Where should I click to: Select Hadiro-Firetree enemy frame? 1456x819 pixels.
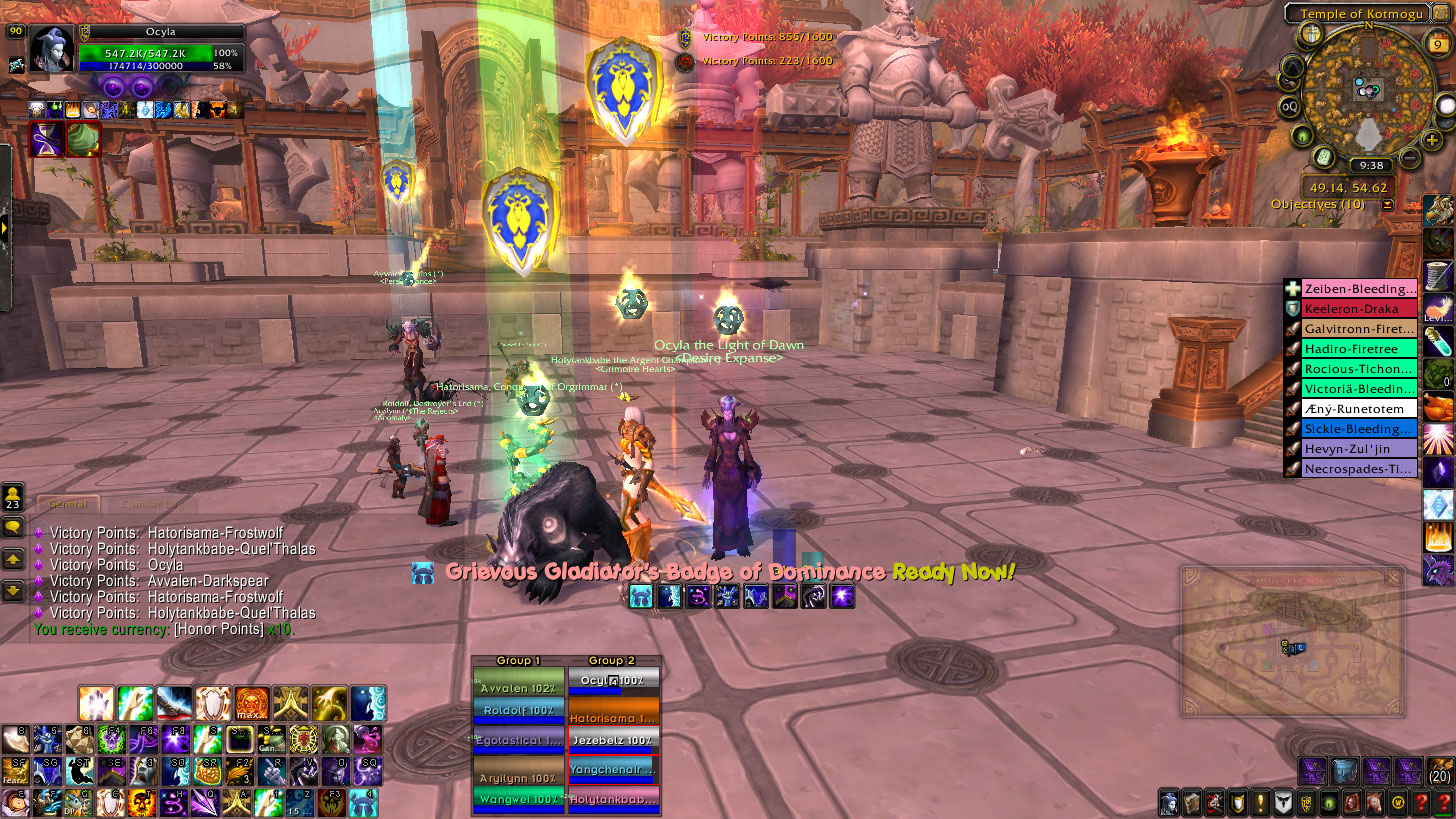click(x=1359, y=349)
